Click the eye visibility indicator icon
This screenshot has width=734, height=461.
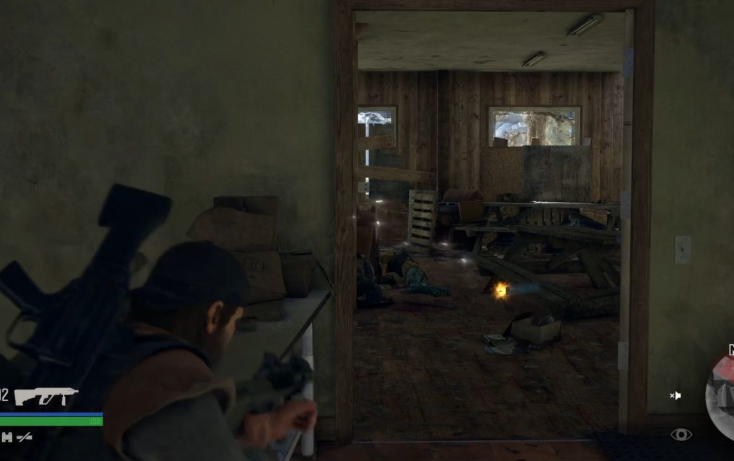[x=681, y=434]
